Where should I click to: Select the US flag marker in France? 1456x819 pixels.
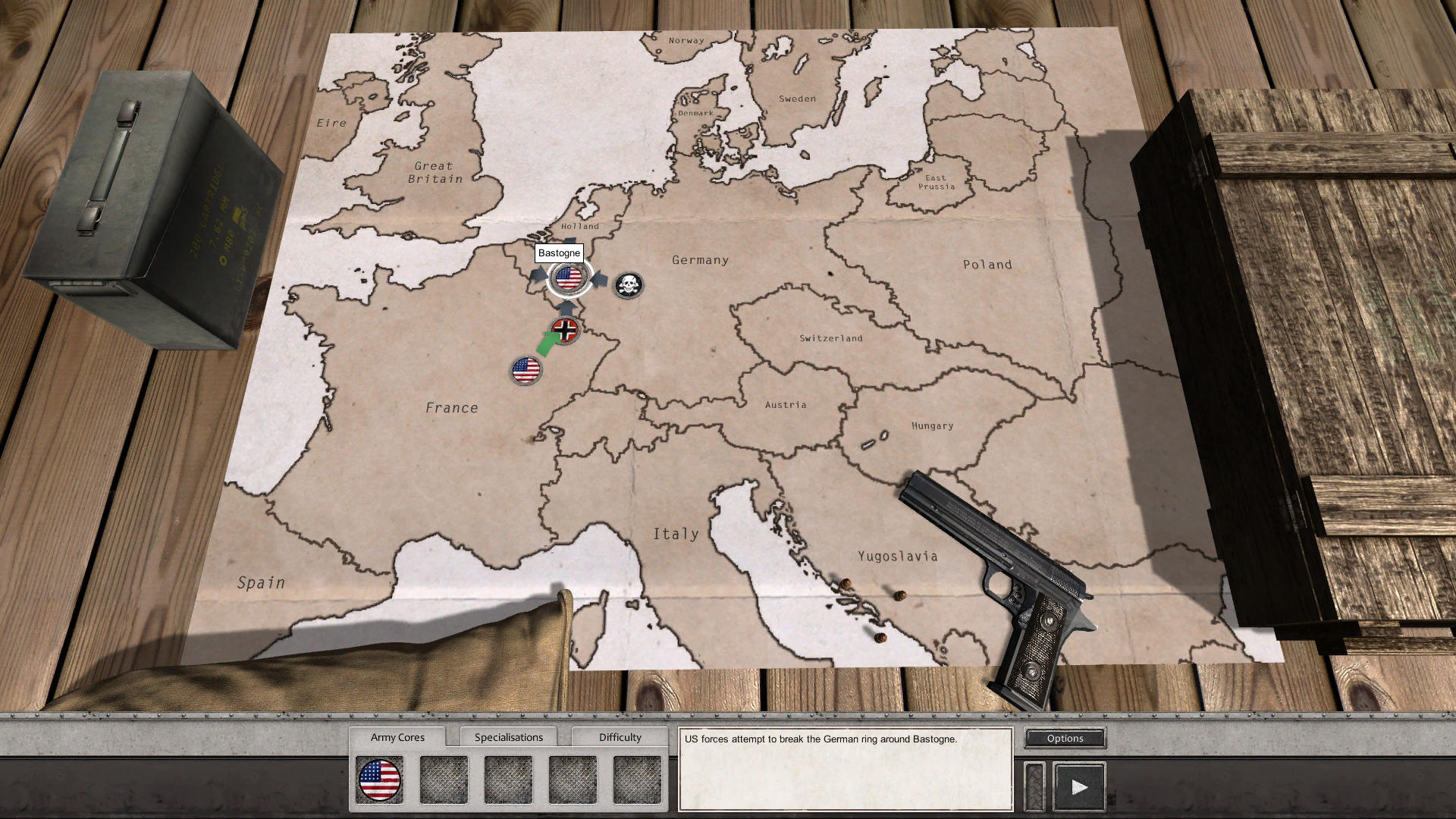[526, 371]
